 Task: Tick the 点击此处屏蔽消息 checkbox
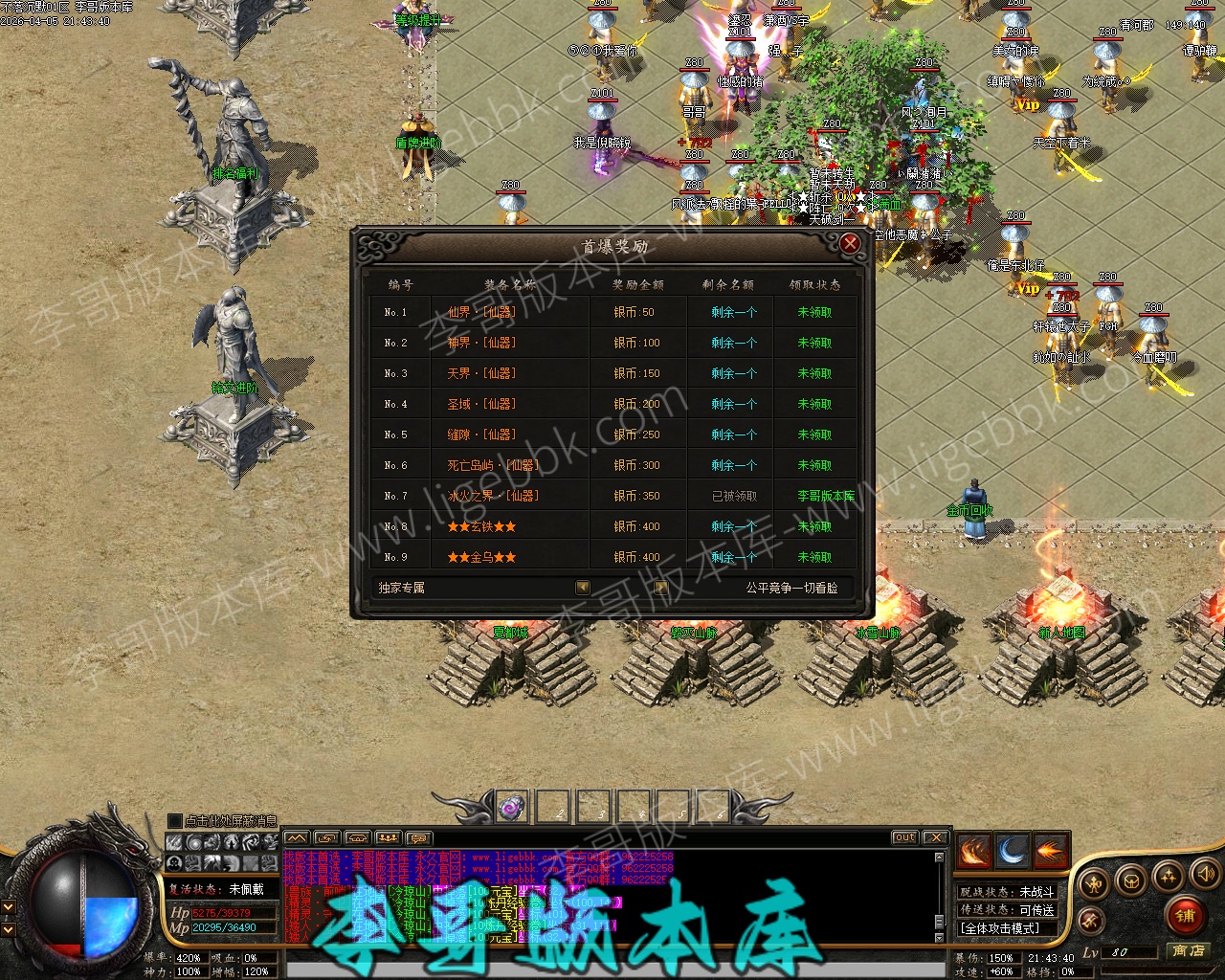[x=175, y=821]
